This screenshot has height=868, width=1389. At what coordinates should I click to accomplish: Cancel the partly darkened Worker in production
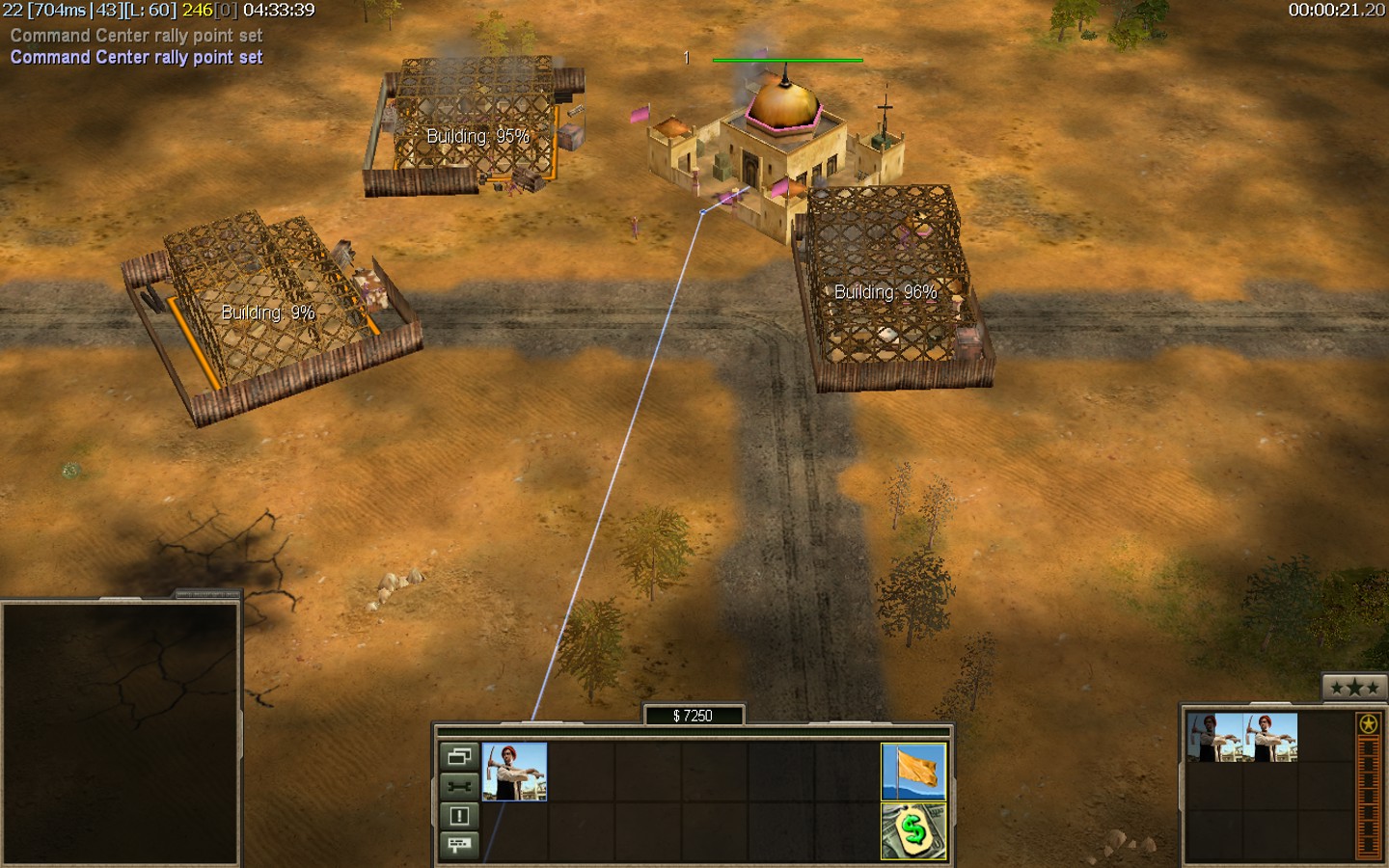[1214, 738]
